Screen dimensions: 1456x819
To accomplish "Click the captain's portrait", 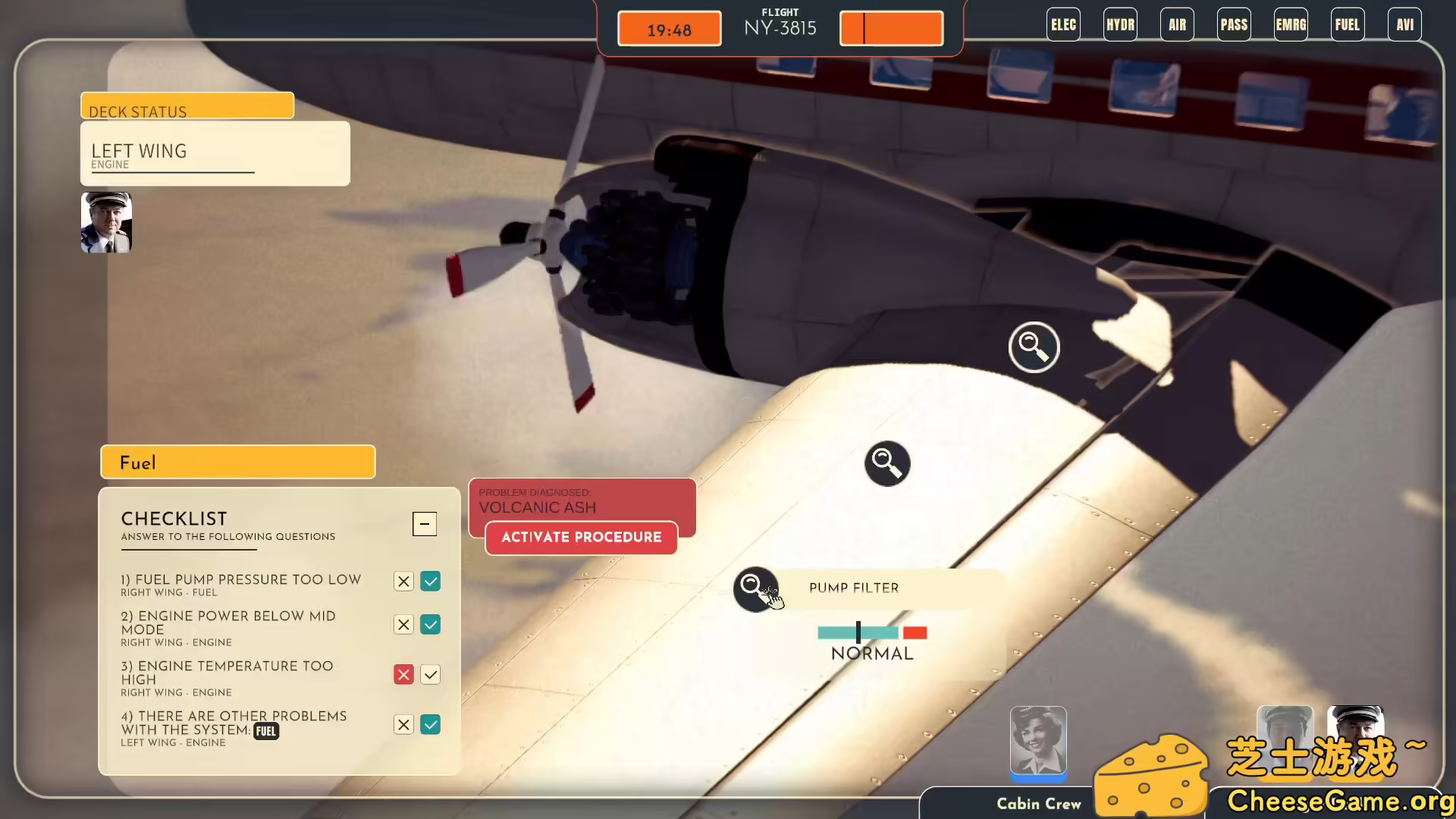I will [x=106, y=222].
